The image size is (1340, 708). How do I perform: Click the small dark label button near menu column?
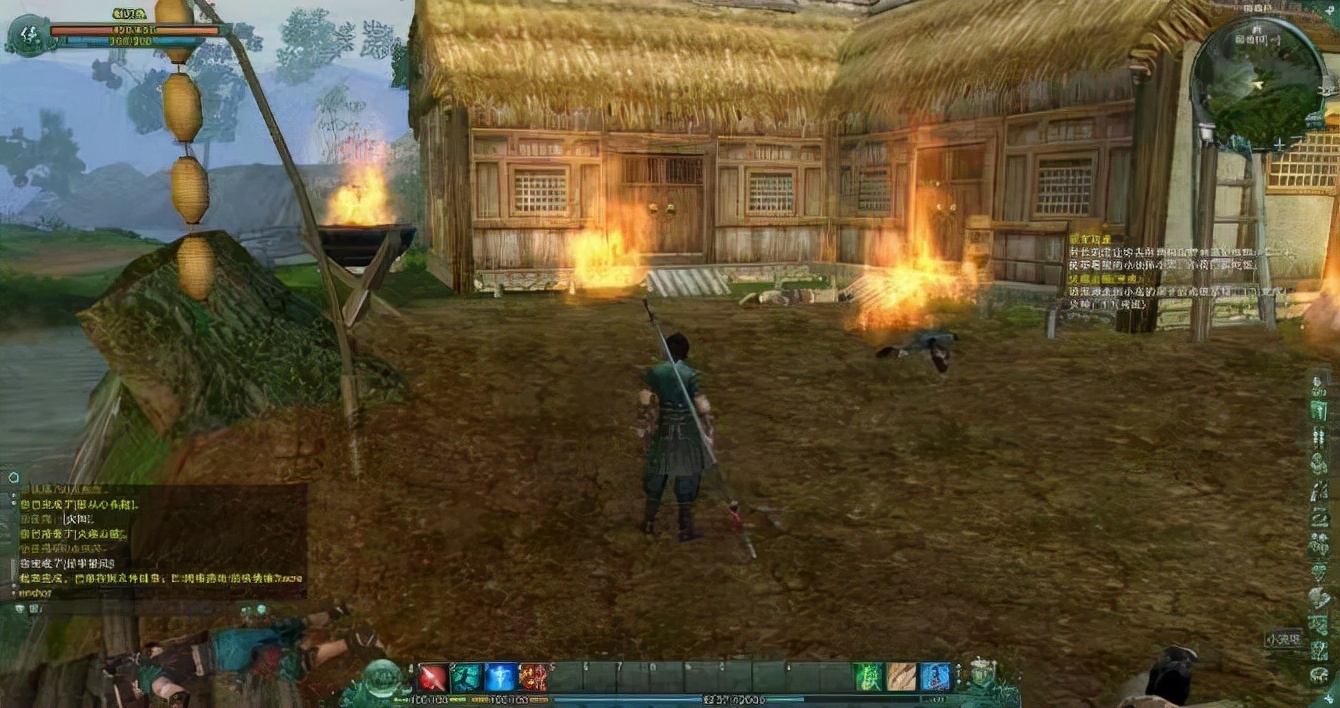pos(1283,639)
